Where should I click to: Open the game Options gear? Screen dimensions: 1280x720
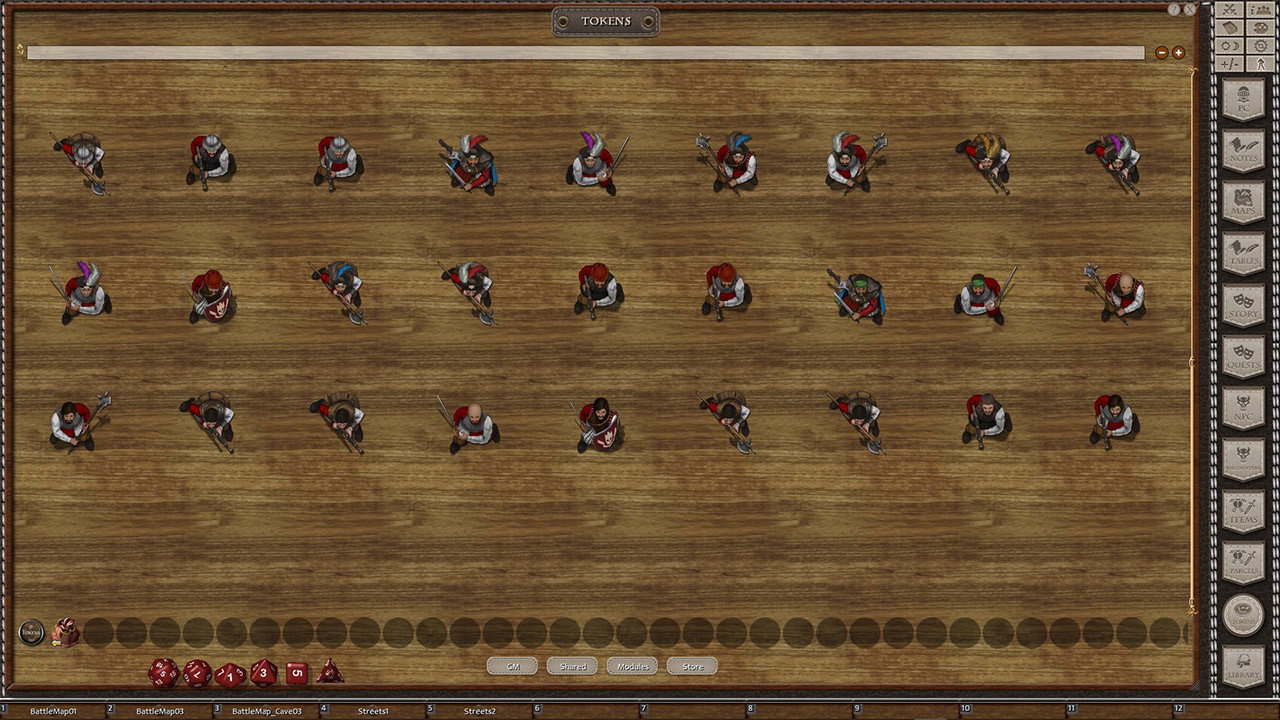point(1259,45)
